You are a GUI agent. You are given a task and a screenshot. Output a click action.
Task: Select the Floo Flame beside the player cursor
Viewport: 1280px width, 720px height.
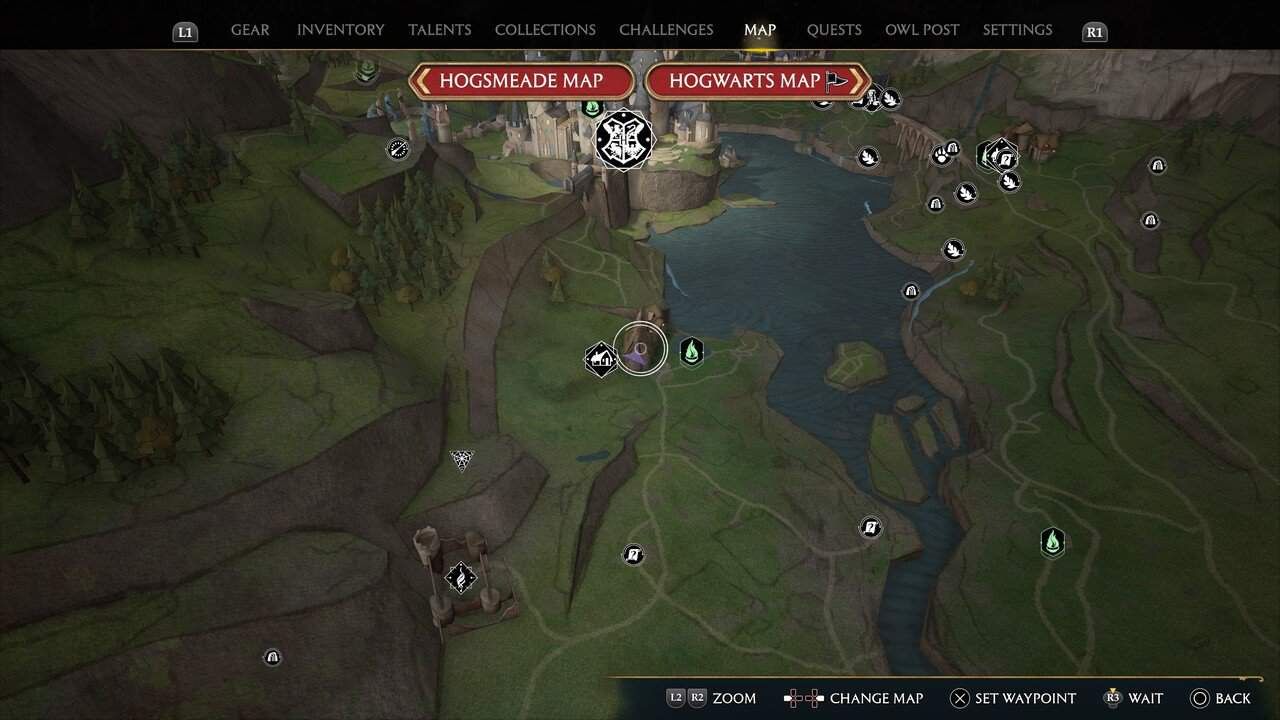pyautogui.click(x=691, y=351)
